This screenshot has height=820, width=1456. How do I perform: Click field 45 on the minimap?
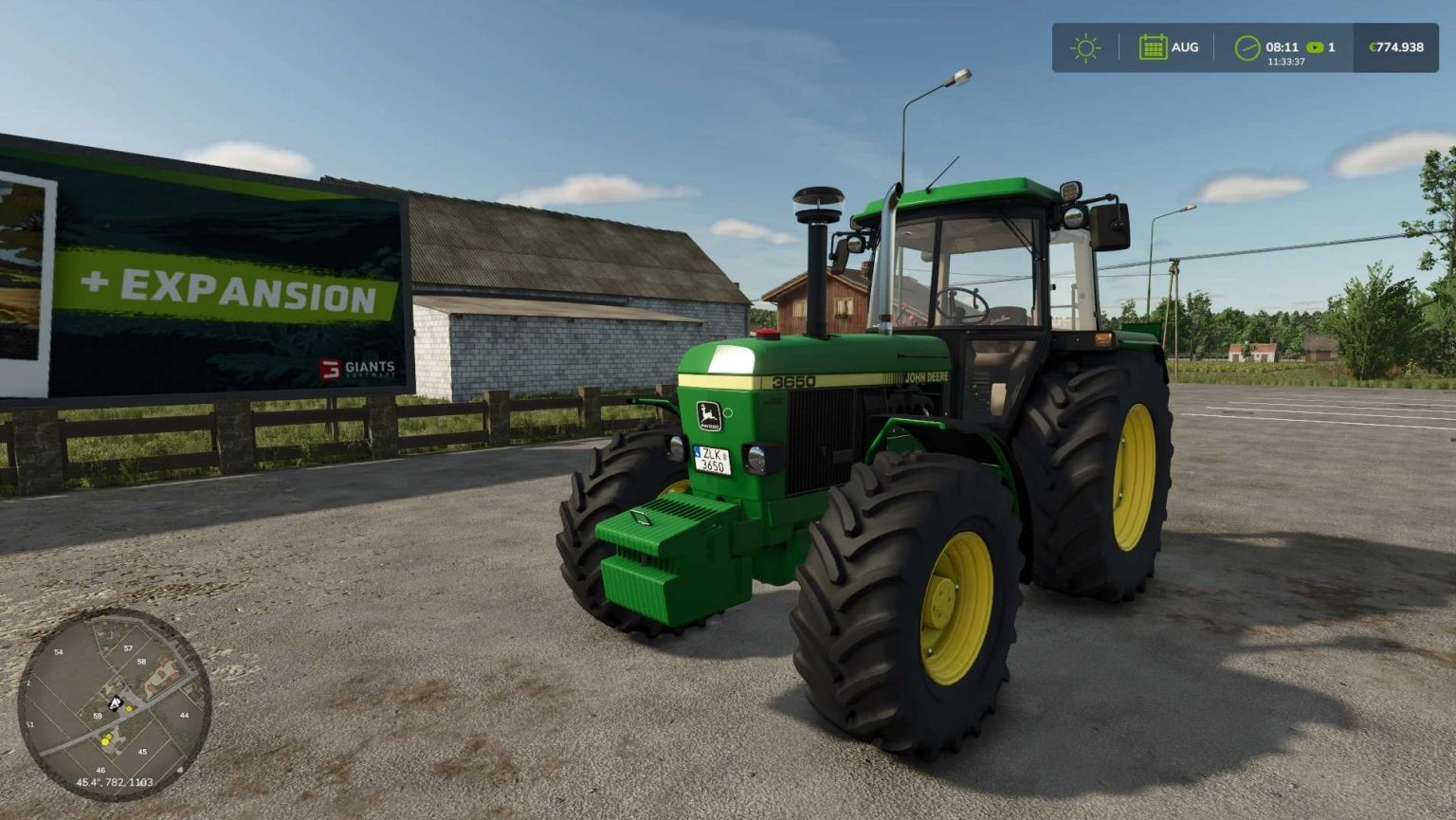[x=143, y=751]
